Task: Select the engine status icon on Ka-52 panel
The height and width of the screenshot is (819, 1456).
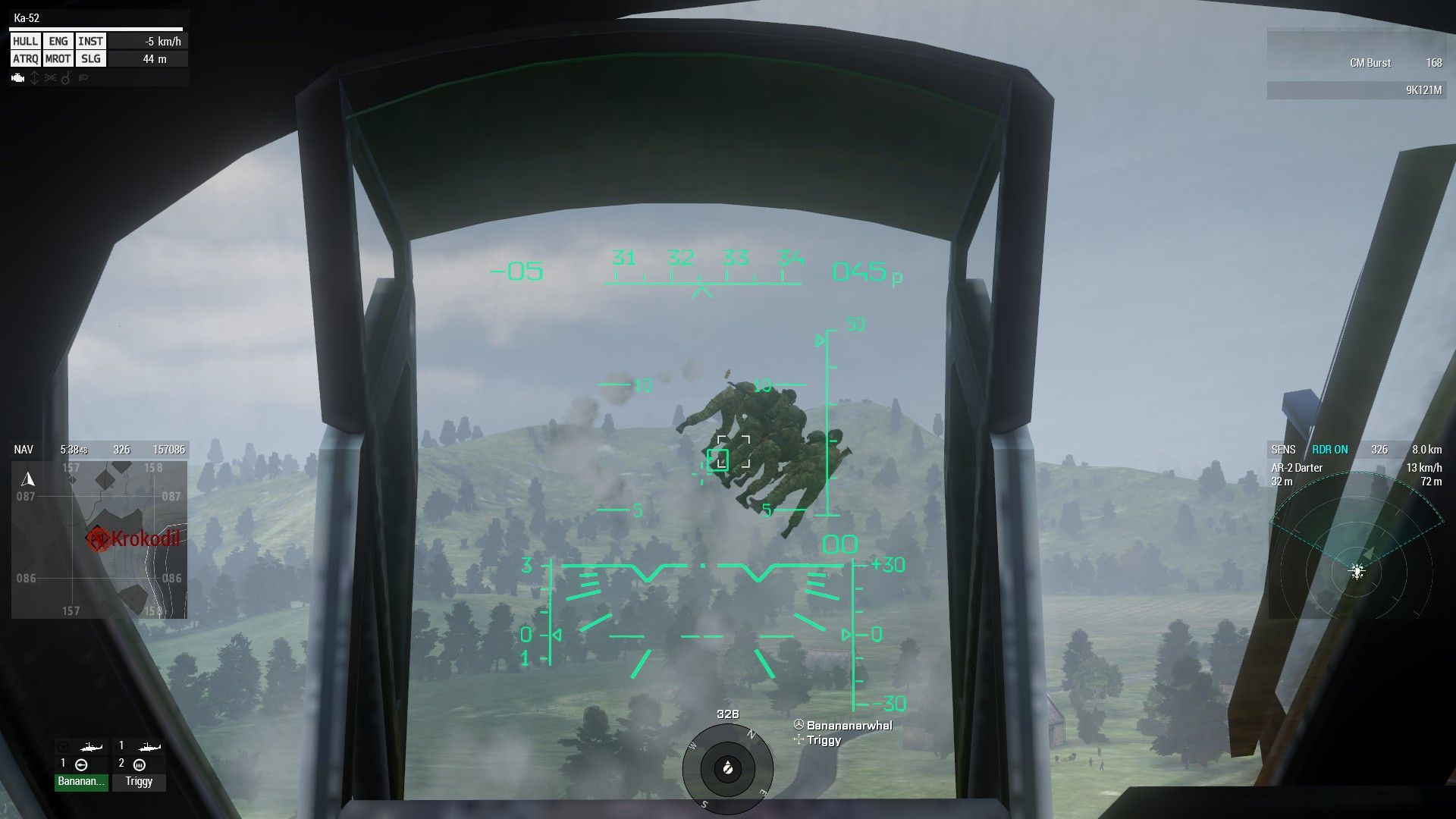Action: coord(17,78)
